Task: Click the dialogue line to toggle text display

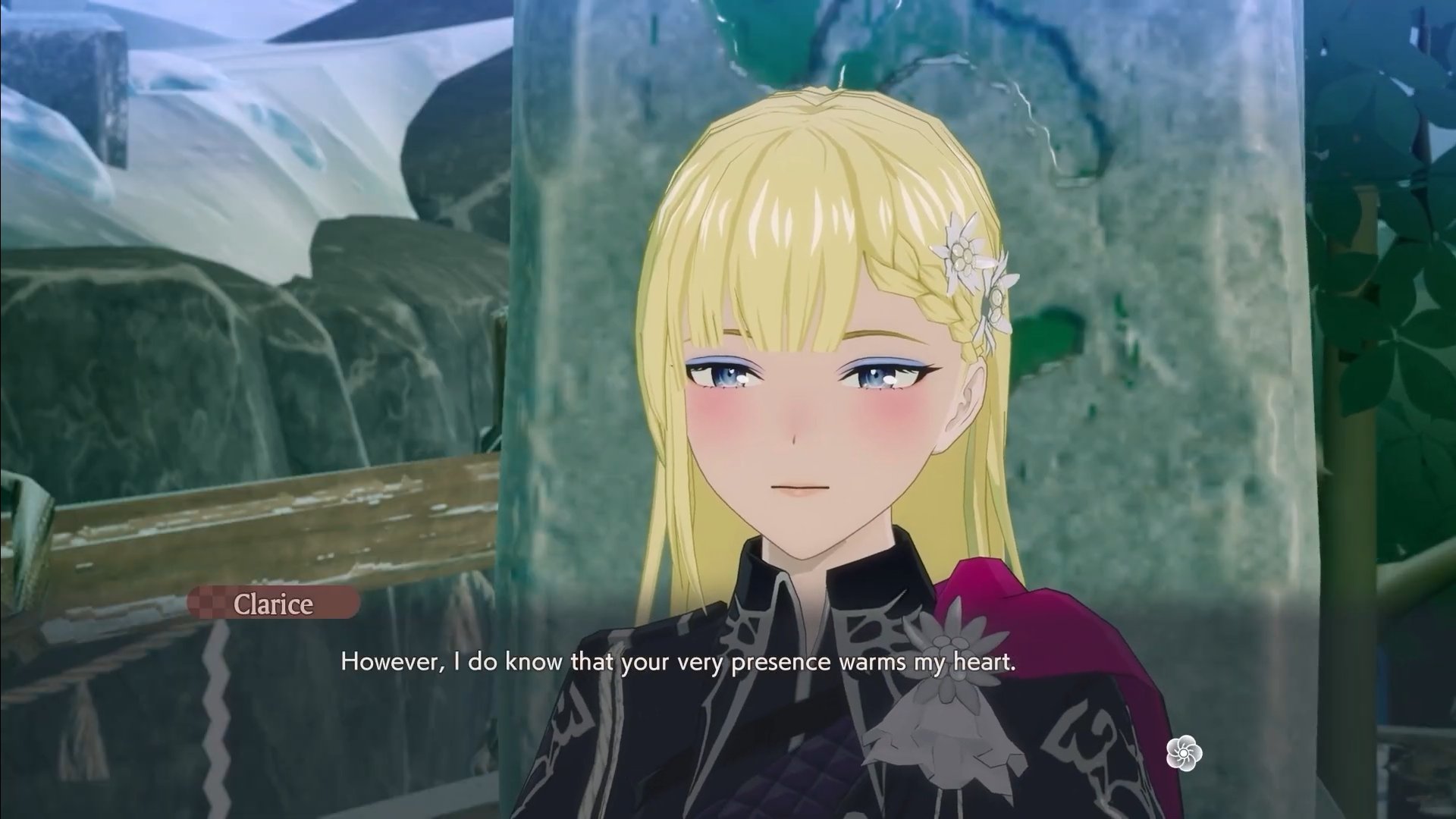Action: point(682,661)
